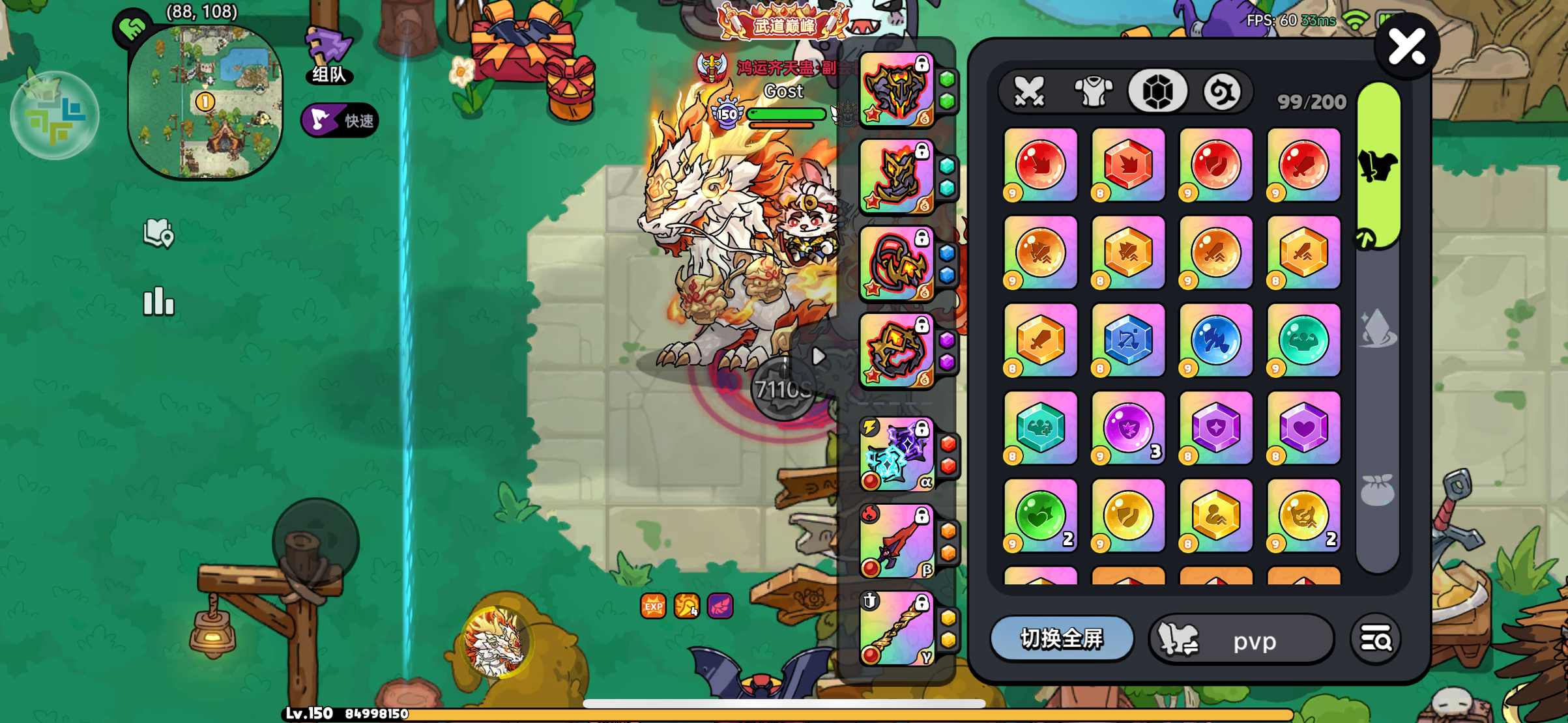
Task: Click the 切换全屏 button
Action: pyautogui.click(x=1062, y=638)
